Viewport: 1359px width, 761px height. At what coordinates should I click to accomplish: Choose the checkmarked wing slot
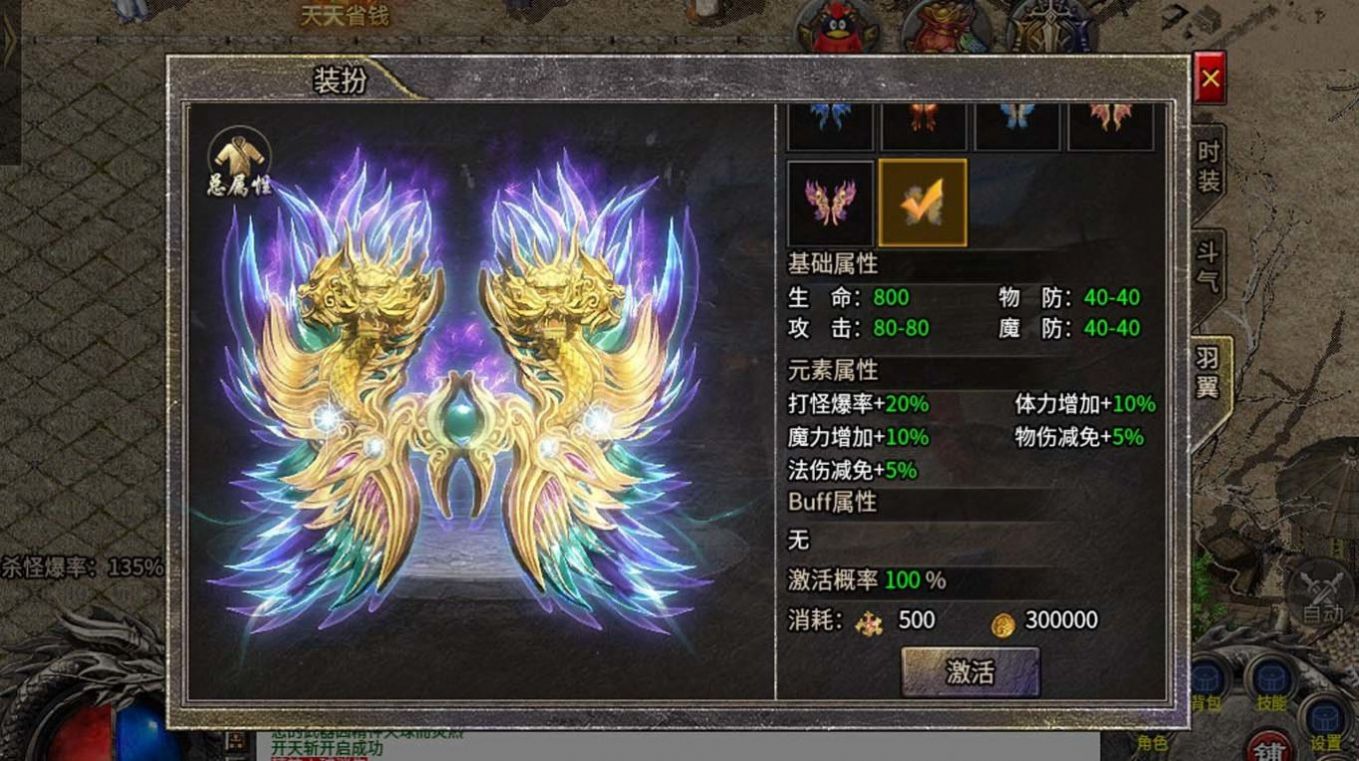tap(922, 203)
